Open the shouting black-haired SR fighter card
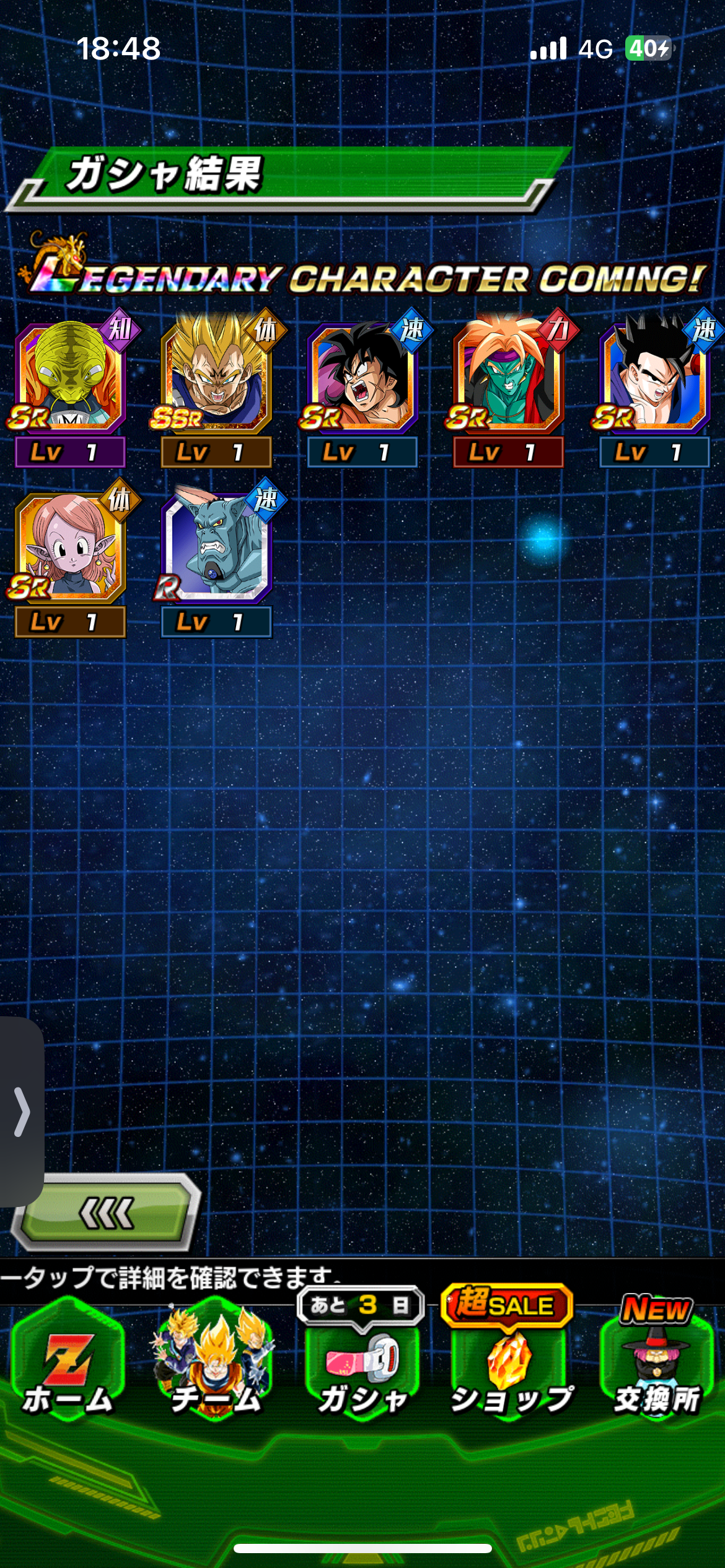This screenshot has width=725, height=1568. tap(362, 378)
